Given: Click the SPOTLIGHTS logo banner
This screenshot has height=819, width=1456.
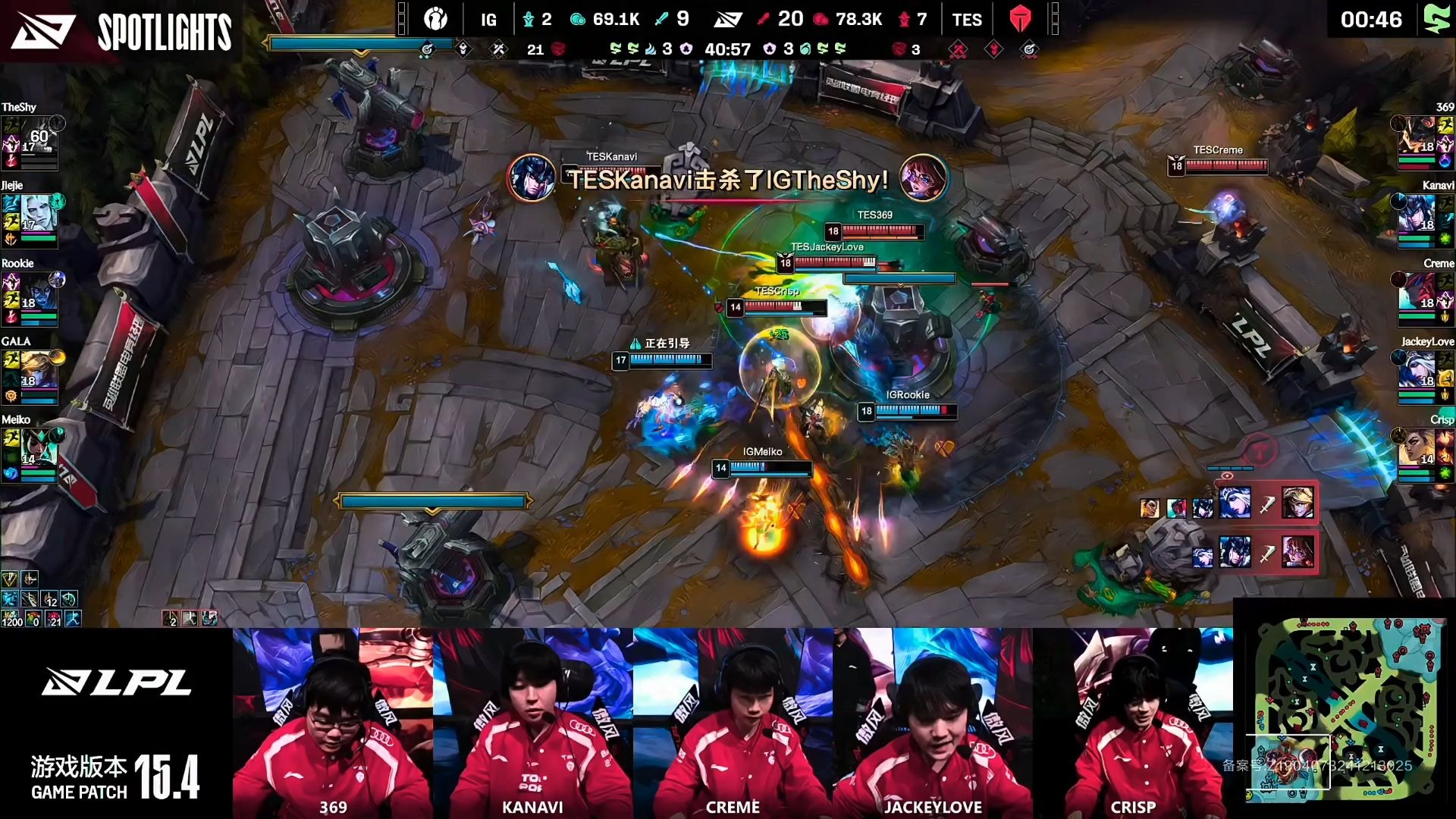Looking at the screenshot, I should click(121, 31).
